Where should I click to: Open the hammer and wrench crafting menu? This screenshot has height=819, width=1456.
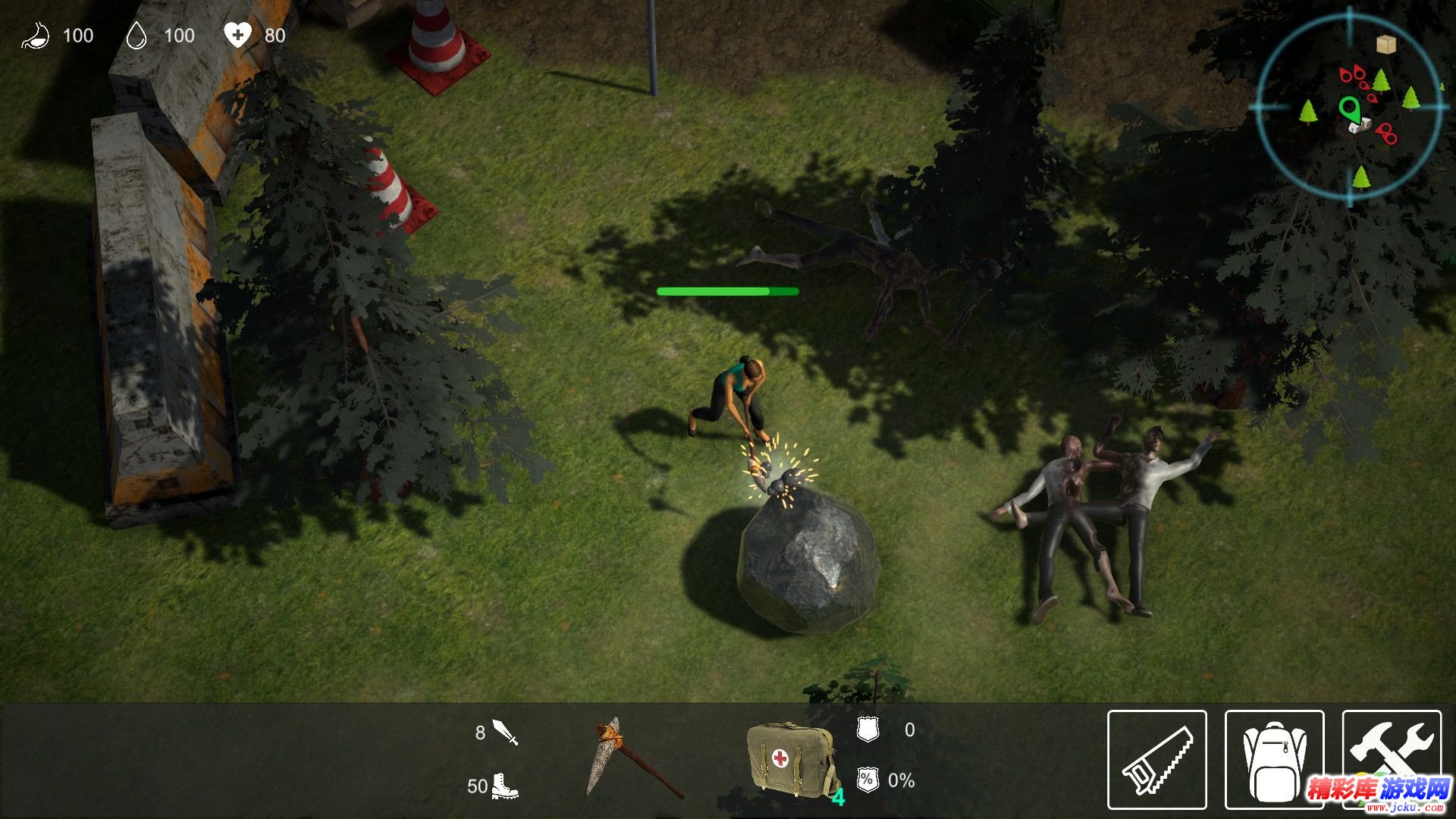click(1392, 751)
